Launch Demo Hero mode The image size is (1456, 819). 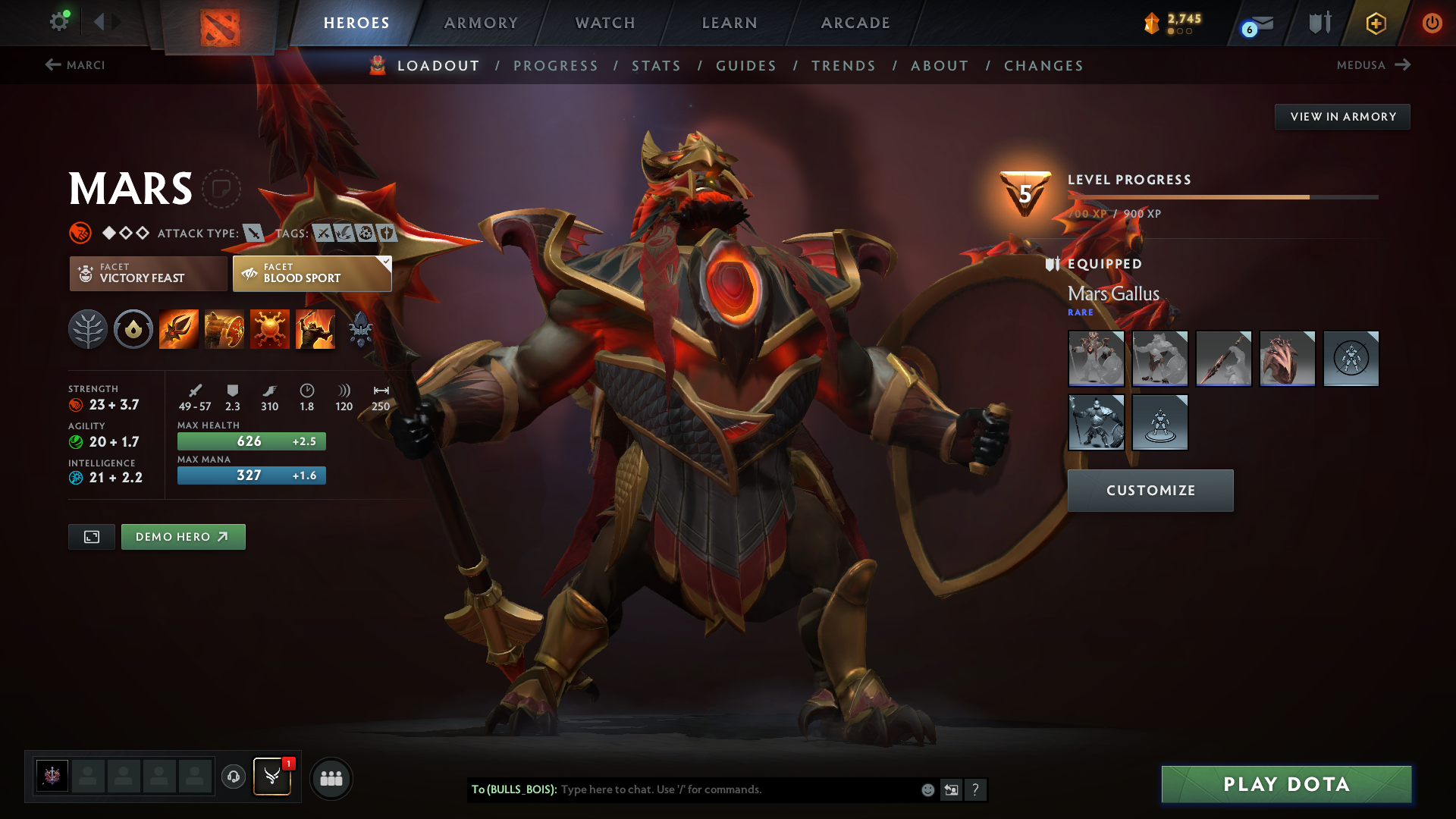point(183,537)
